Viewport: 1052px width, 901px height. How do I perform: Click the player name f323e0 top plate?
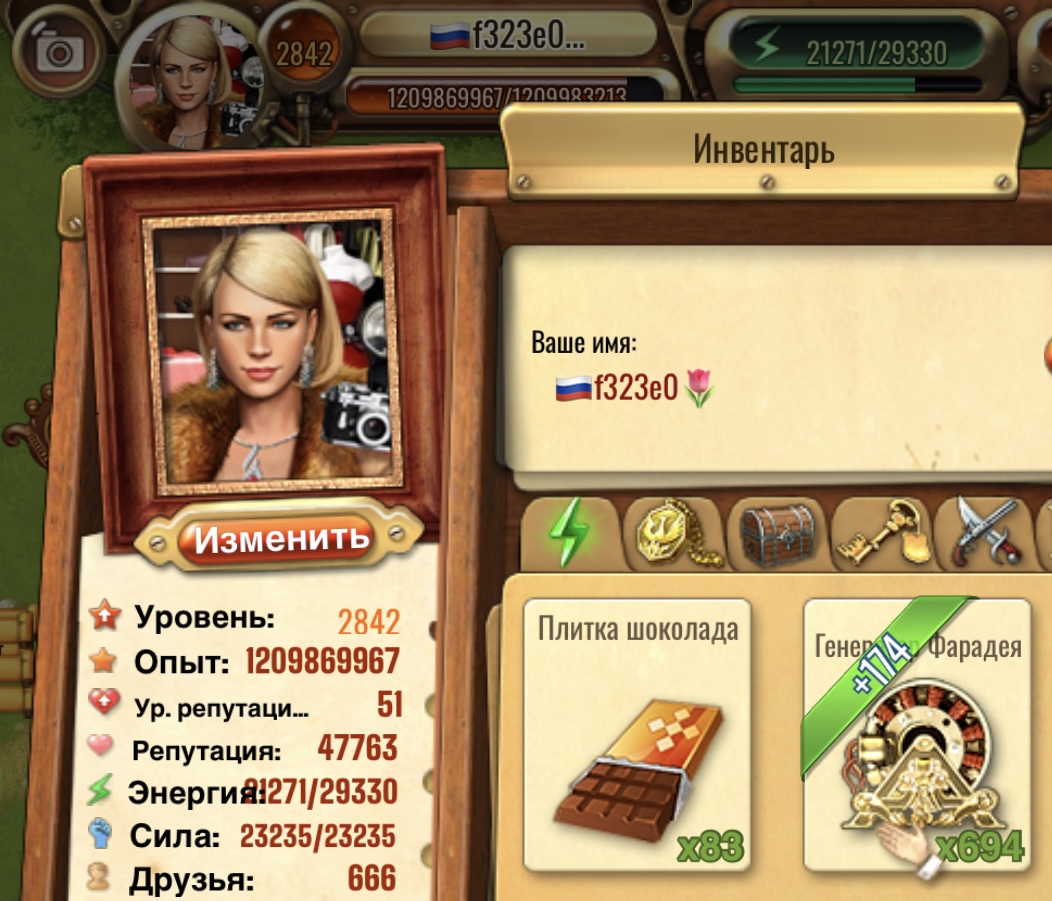[x=507, y=36]
